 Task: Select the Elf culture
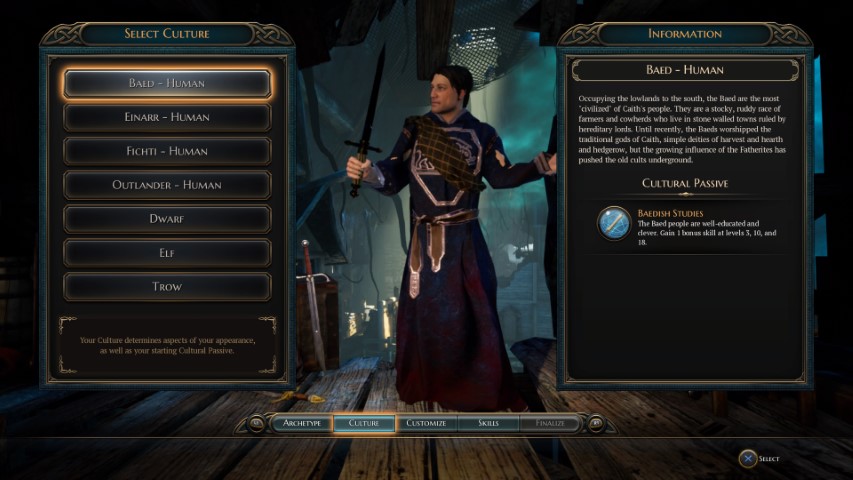[167, 253]
